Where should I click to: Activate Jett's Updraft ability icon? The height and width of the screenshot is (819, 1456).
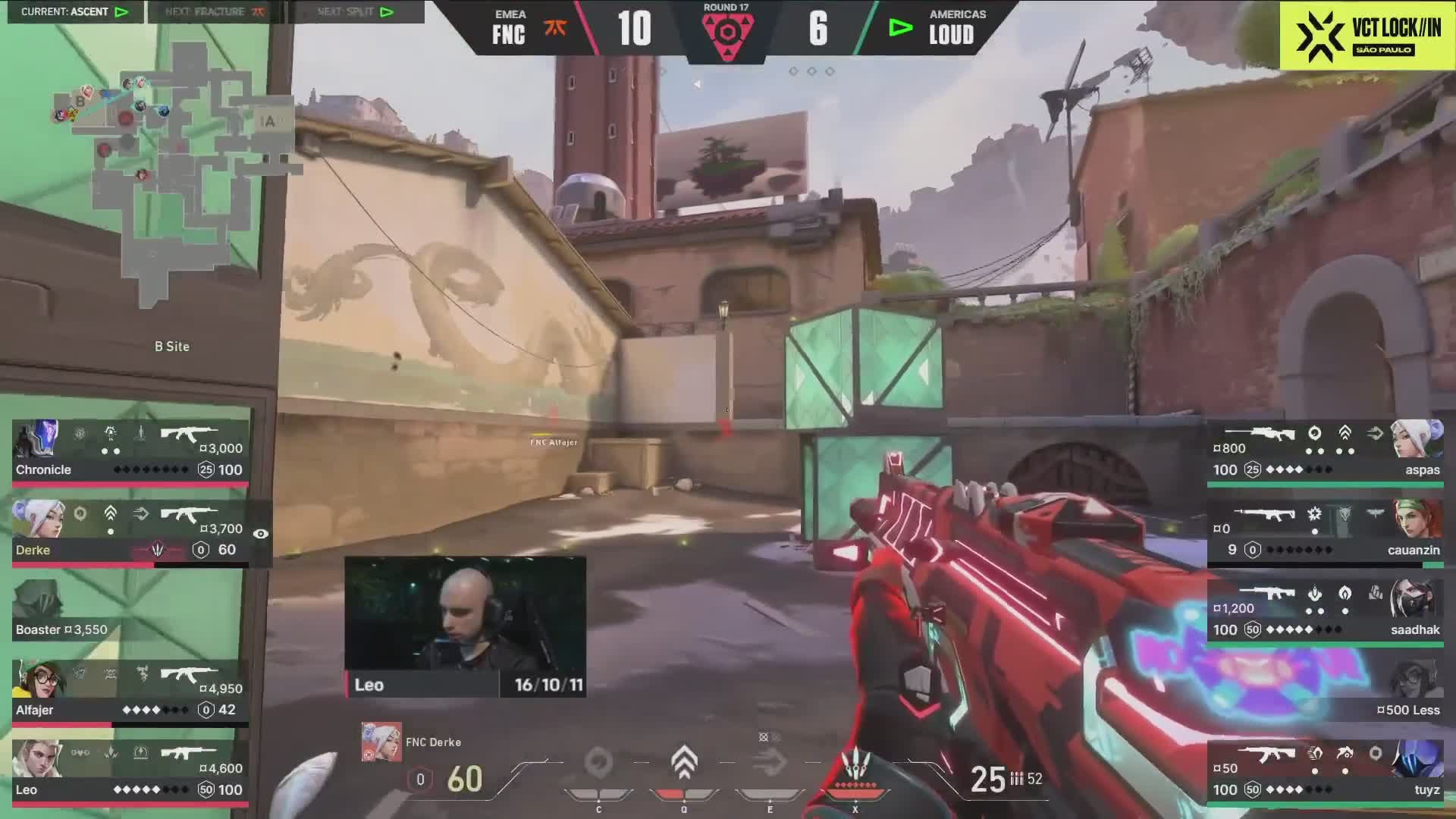[x=684, y=763]
